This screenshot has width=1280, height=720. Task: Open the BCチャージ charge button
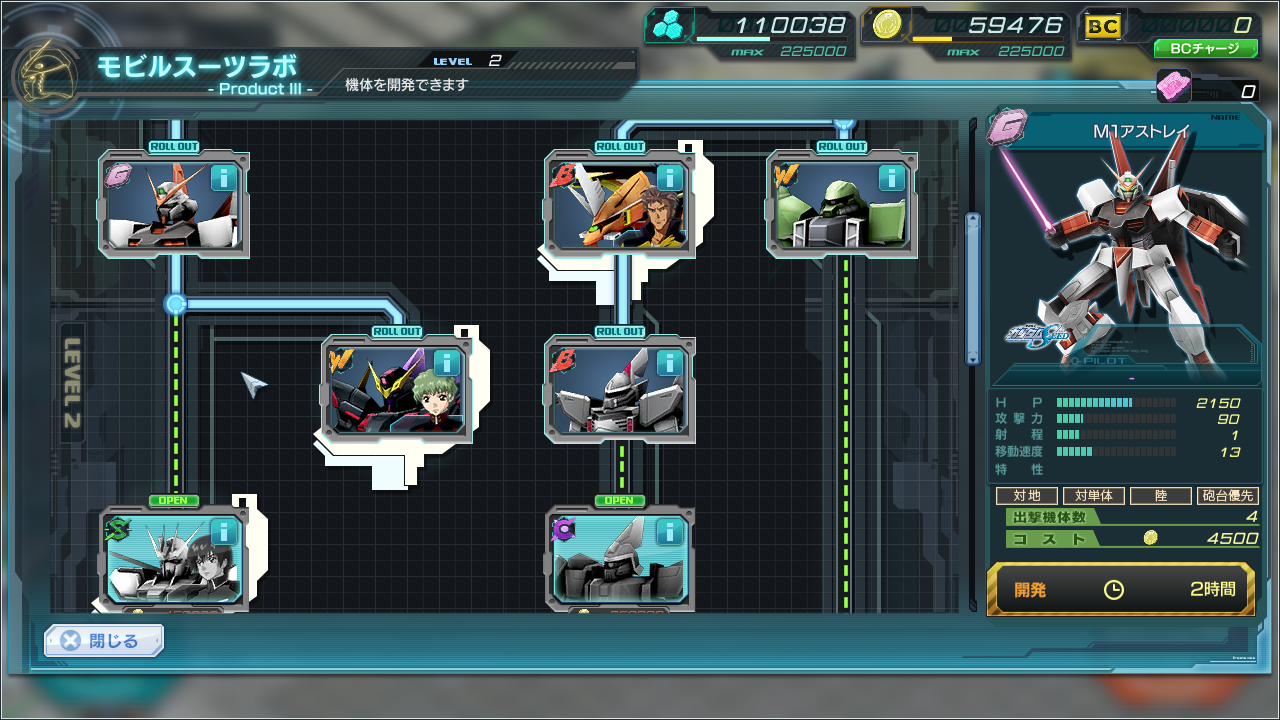1205,48
